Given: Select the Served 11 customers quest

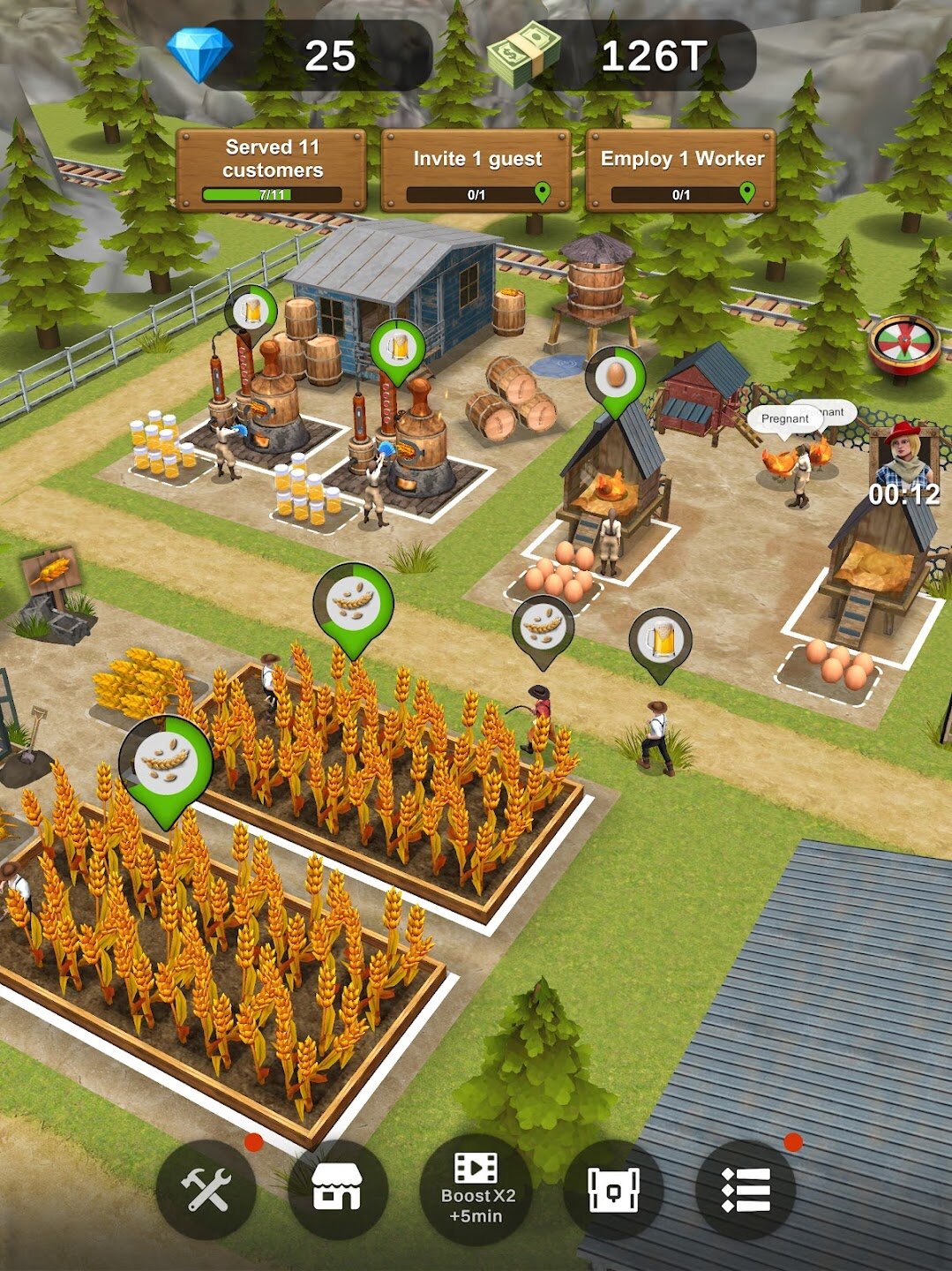Looking at the screenshot, I should point(272,169).
